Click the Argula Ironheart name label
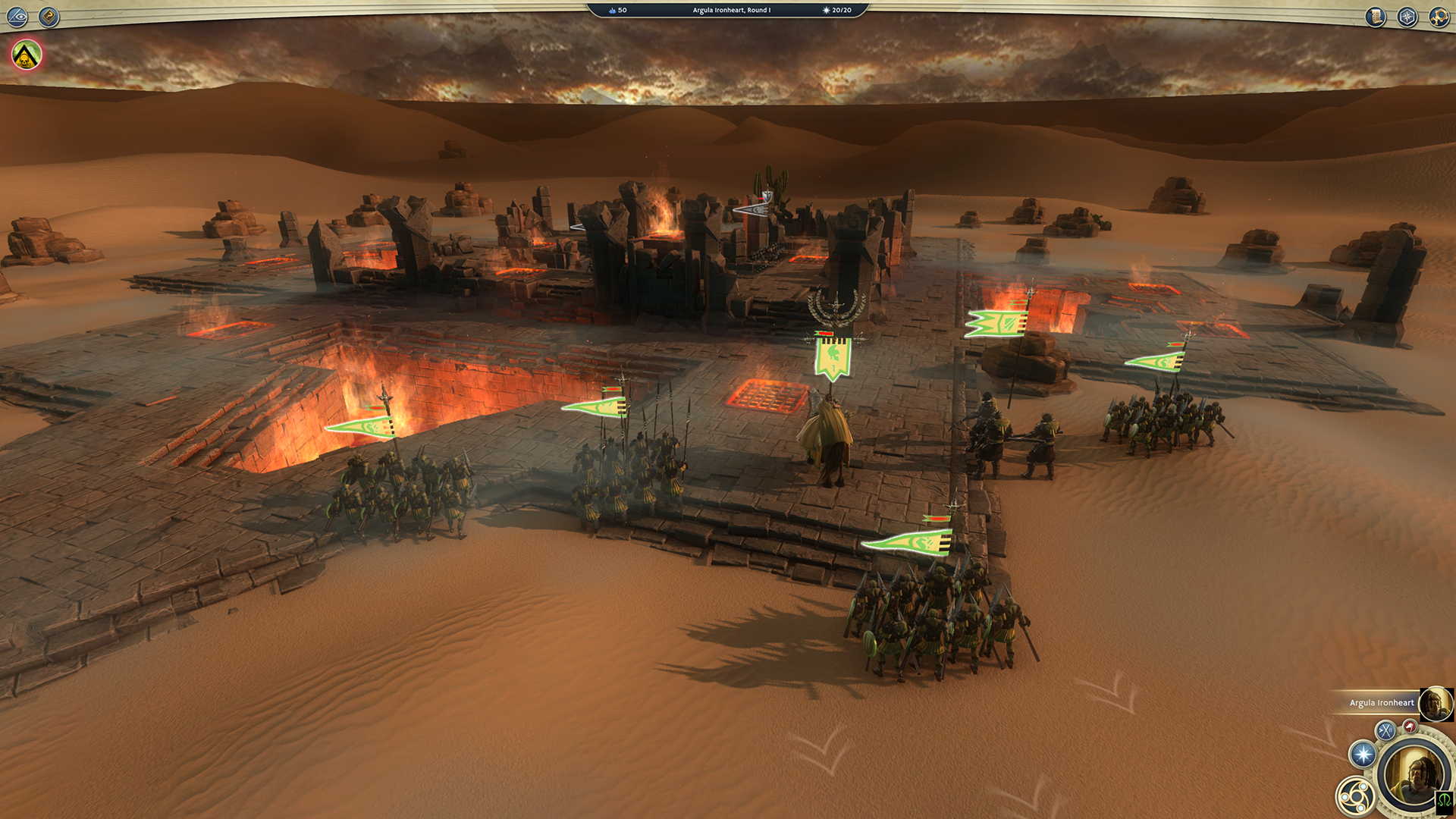1456x819 pixels. click(1382, 703)
